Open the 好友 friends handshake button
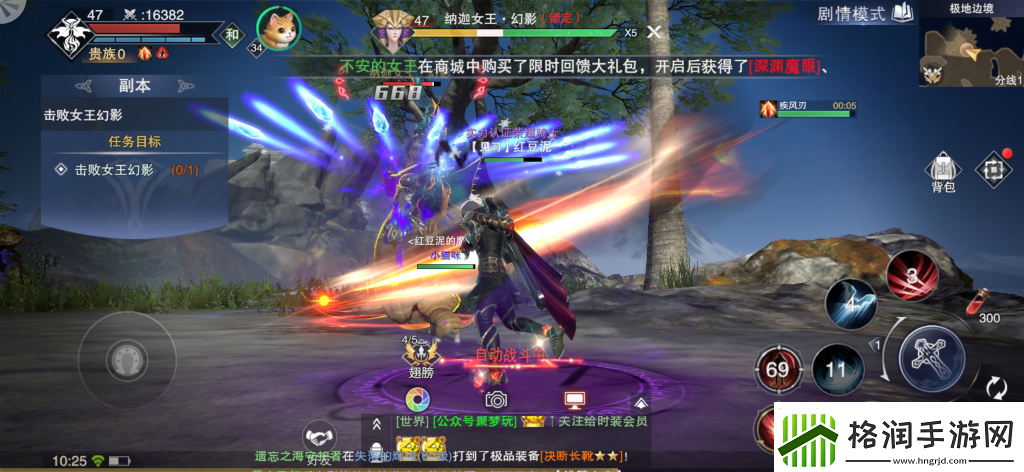Screen dimensions: 1024x472 coord(320,440)
